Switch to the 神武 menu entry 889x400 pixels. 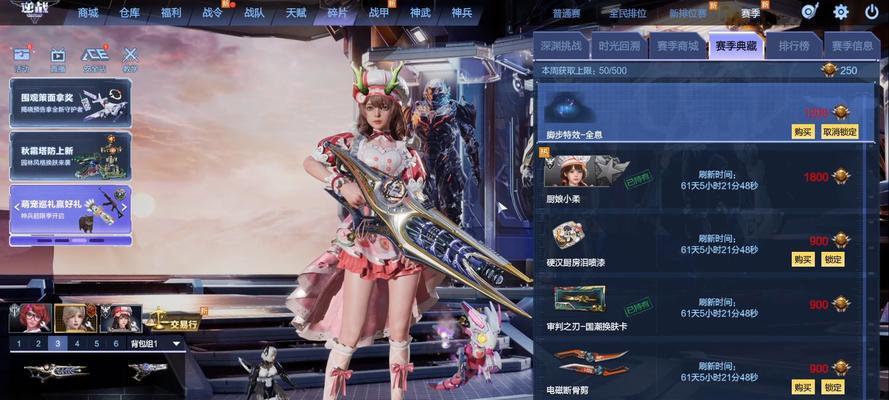pos(420,13)
